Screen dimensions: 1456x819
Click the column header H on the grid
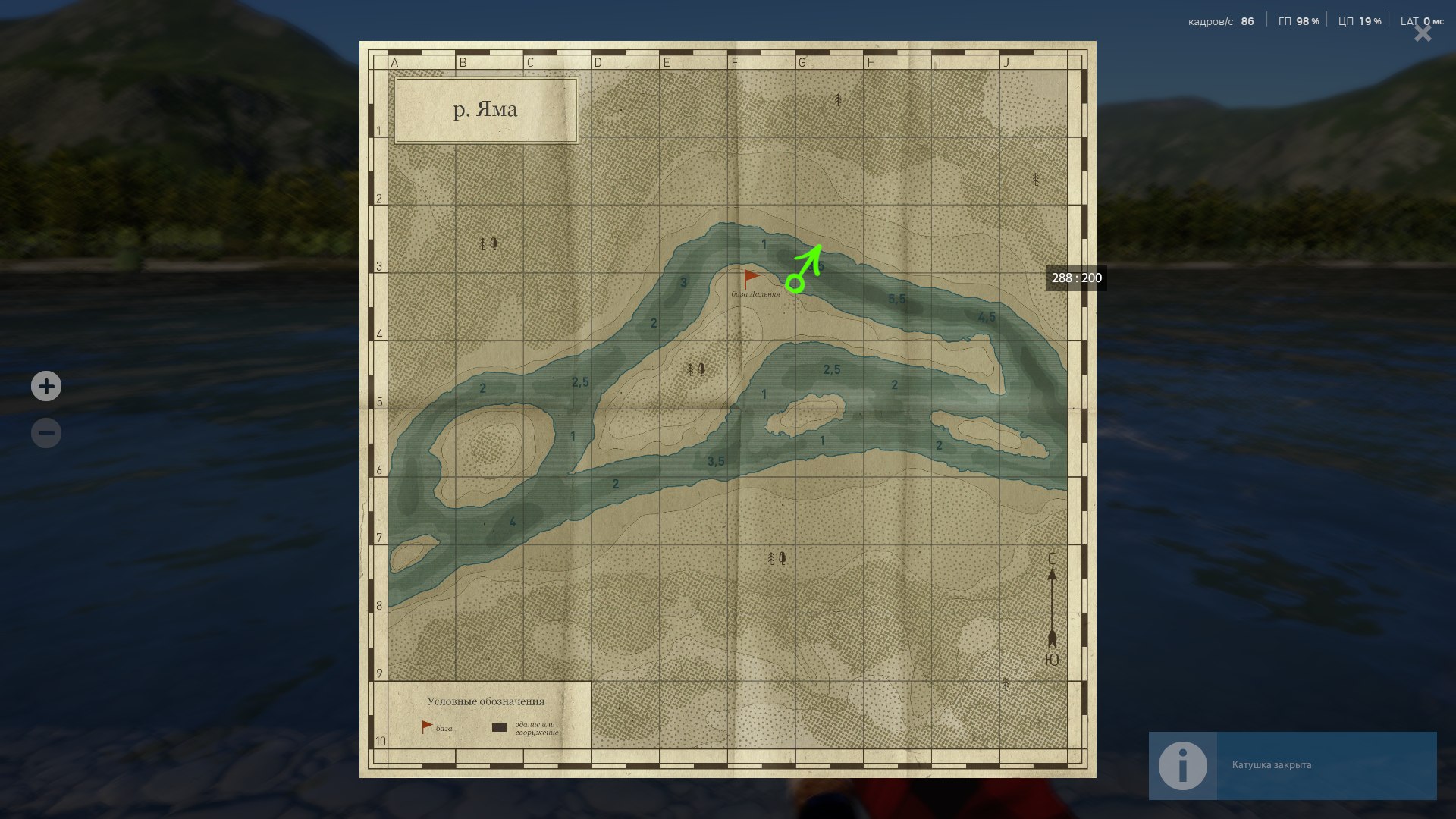871,61
